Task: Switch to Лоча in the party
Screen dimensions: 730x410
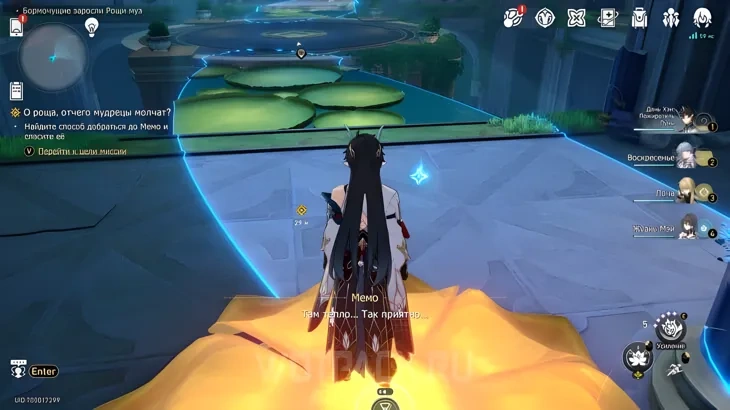Action: click(x=688, y=192)
